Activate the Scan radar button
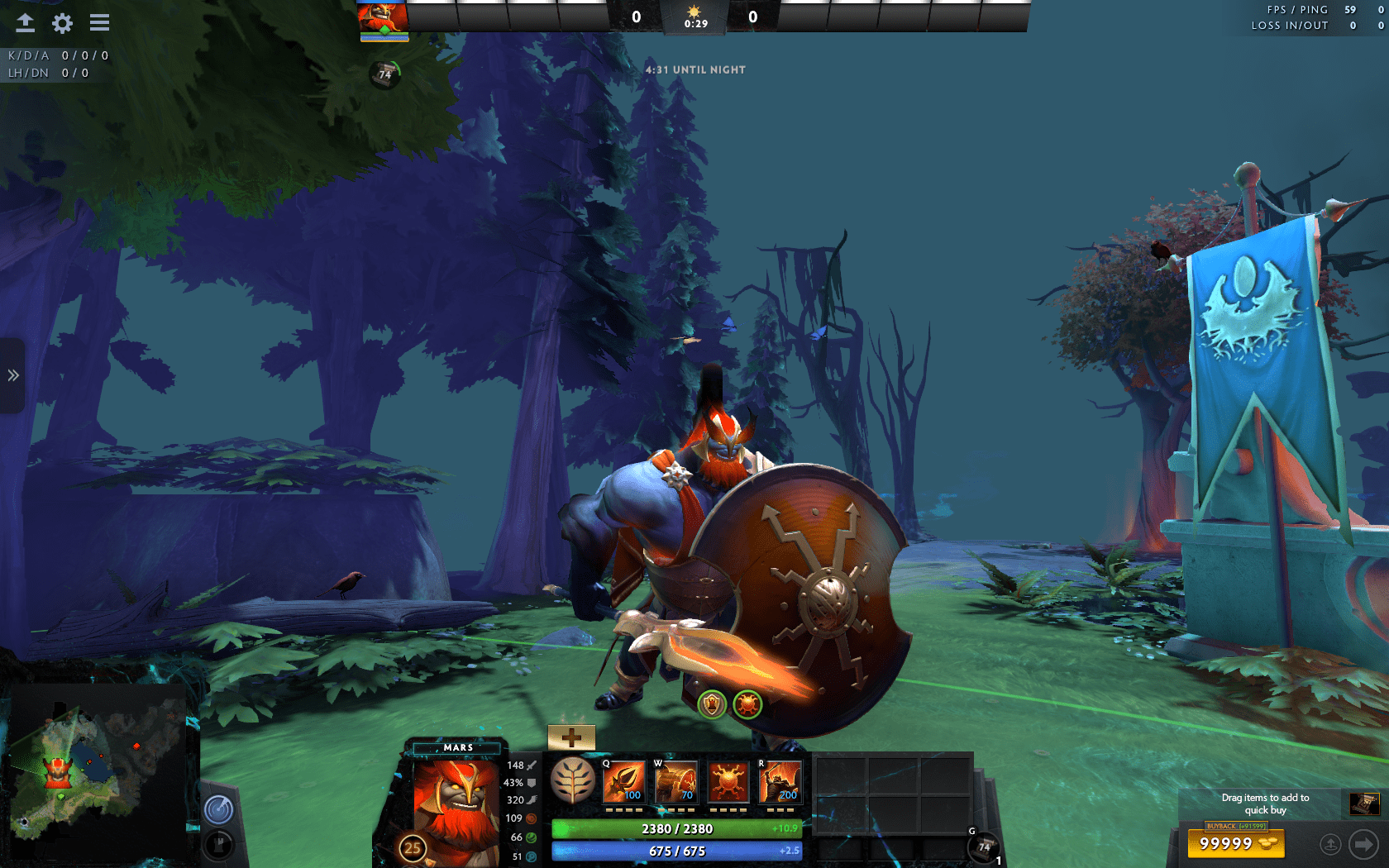 point(219,809)
